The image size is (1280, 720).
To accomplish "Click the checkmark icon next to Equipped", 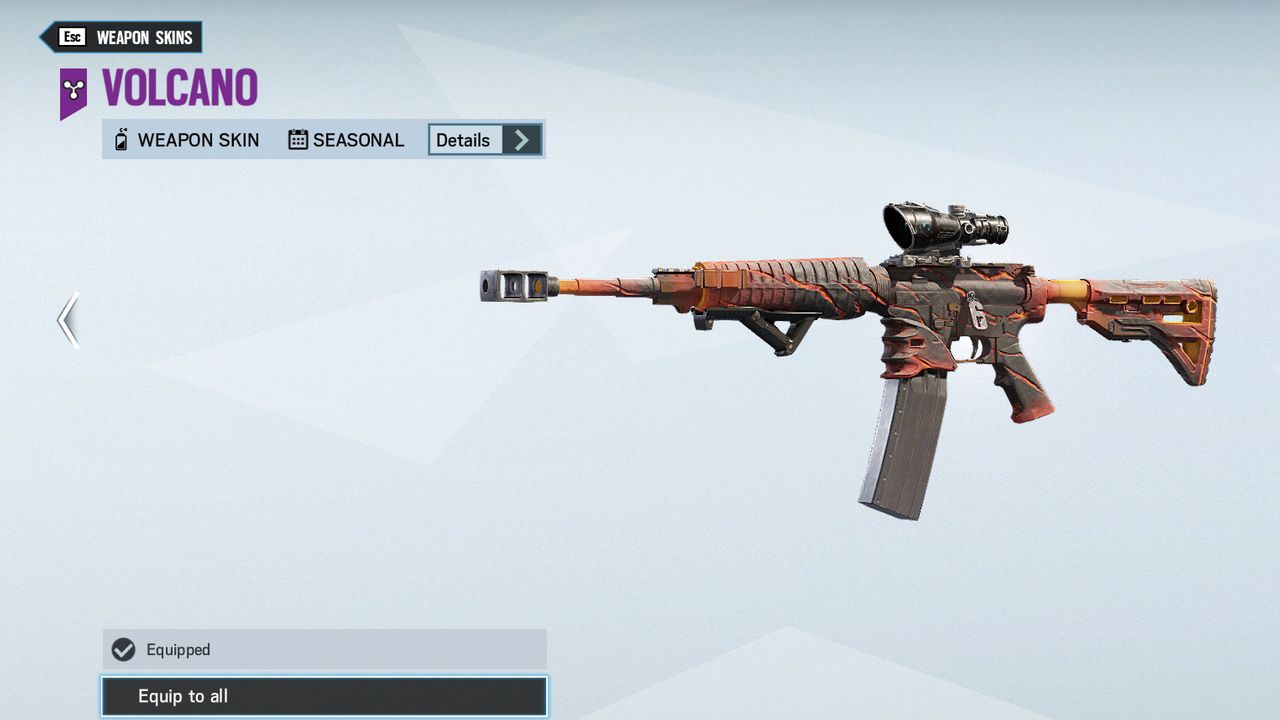I will click(x=122, y=649).
